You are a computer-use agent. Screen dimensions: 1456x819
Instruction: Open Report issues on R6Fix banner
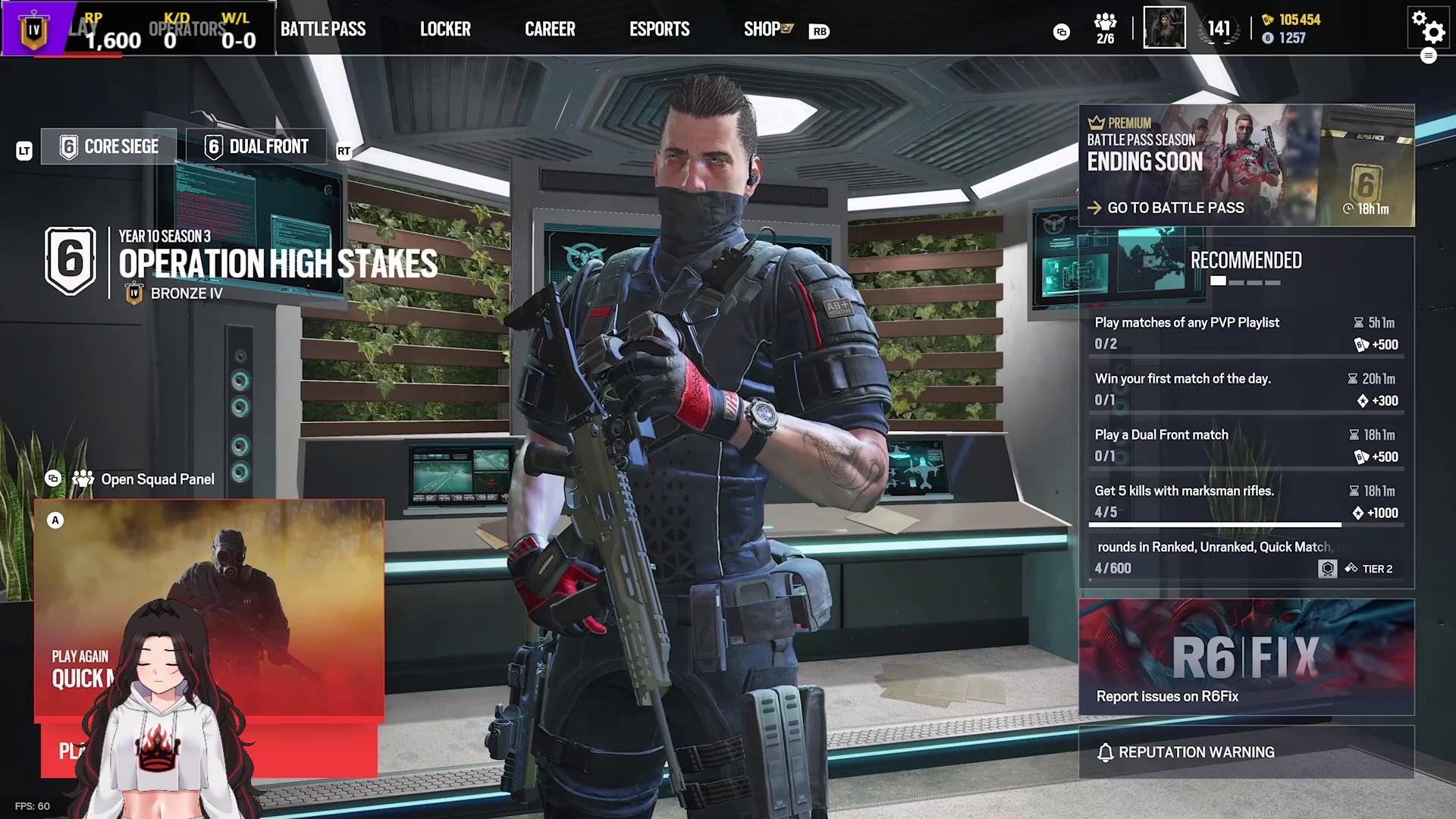tap(1246, 657)
